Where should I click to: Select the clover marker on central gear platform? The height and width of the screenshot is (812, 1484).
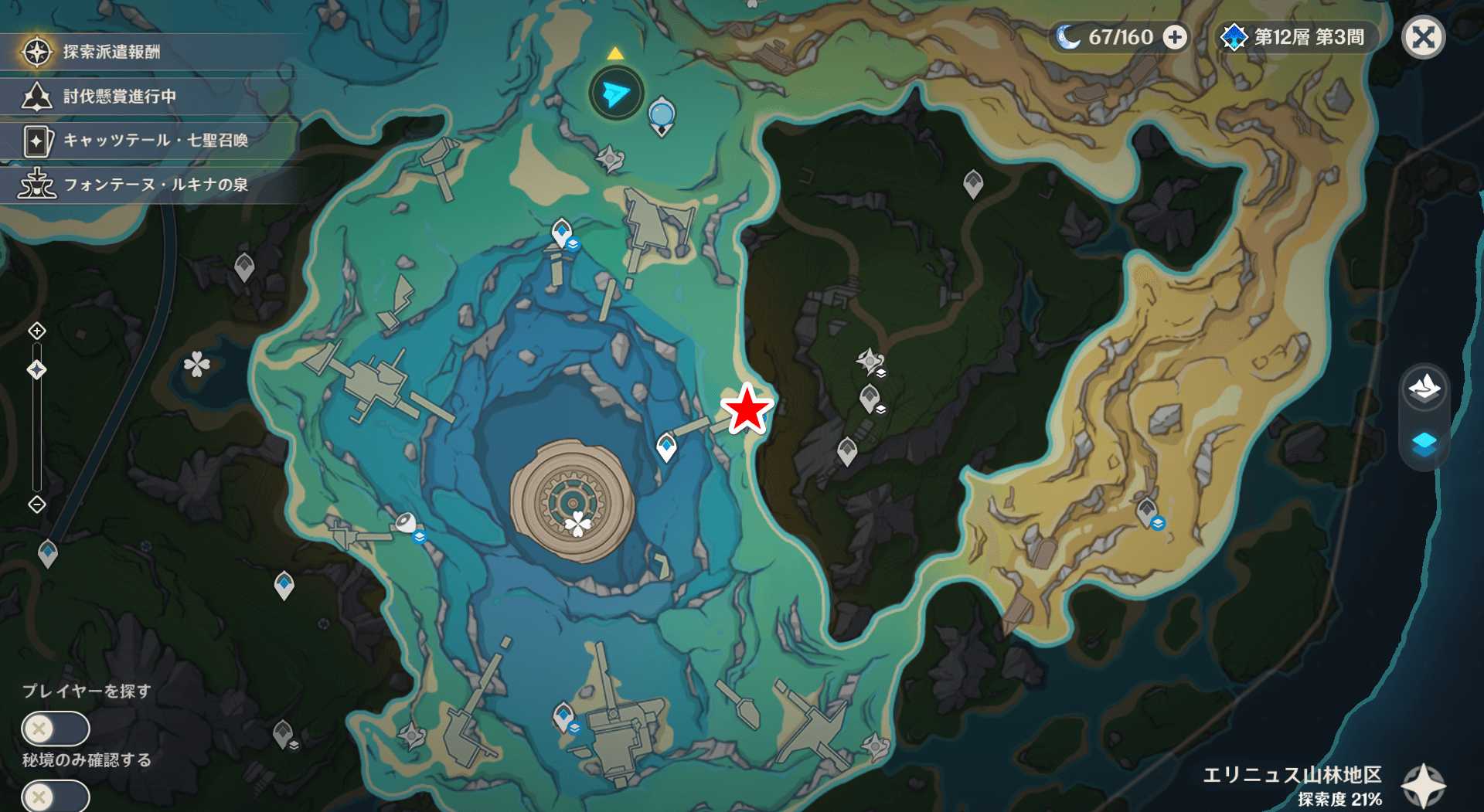pyautogui.click(x=577, y=525)
